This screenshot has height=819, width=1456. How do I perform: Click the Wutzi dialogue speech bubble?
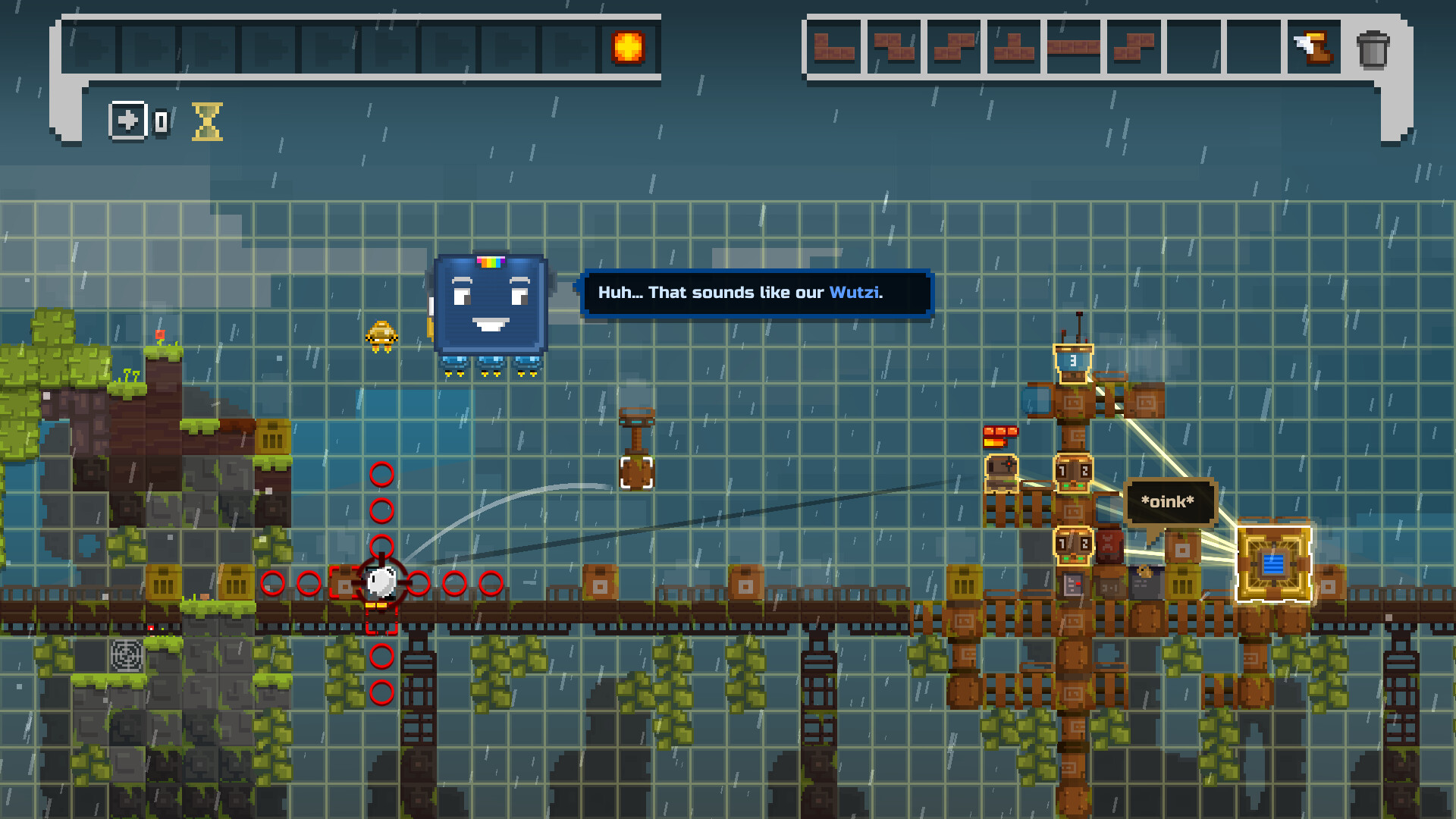(756, 293)
